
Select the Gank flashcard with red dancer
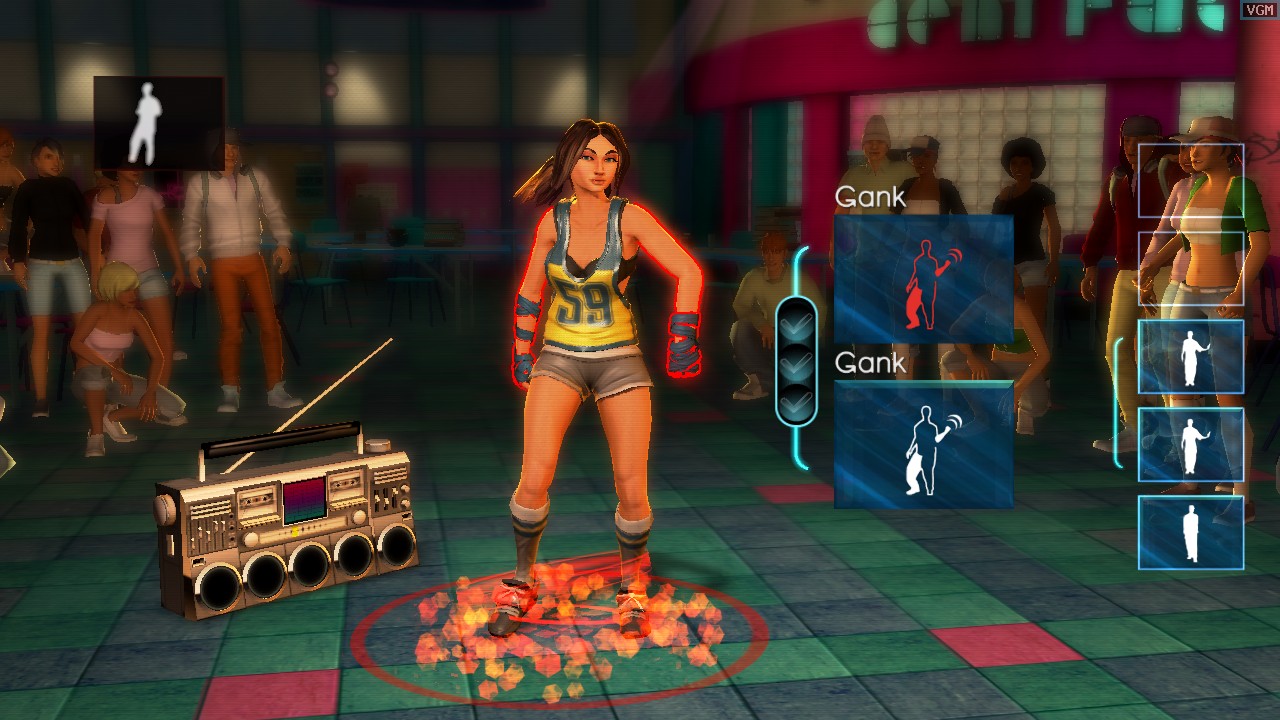(923, 279)
